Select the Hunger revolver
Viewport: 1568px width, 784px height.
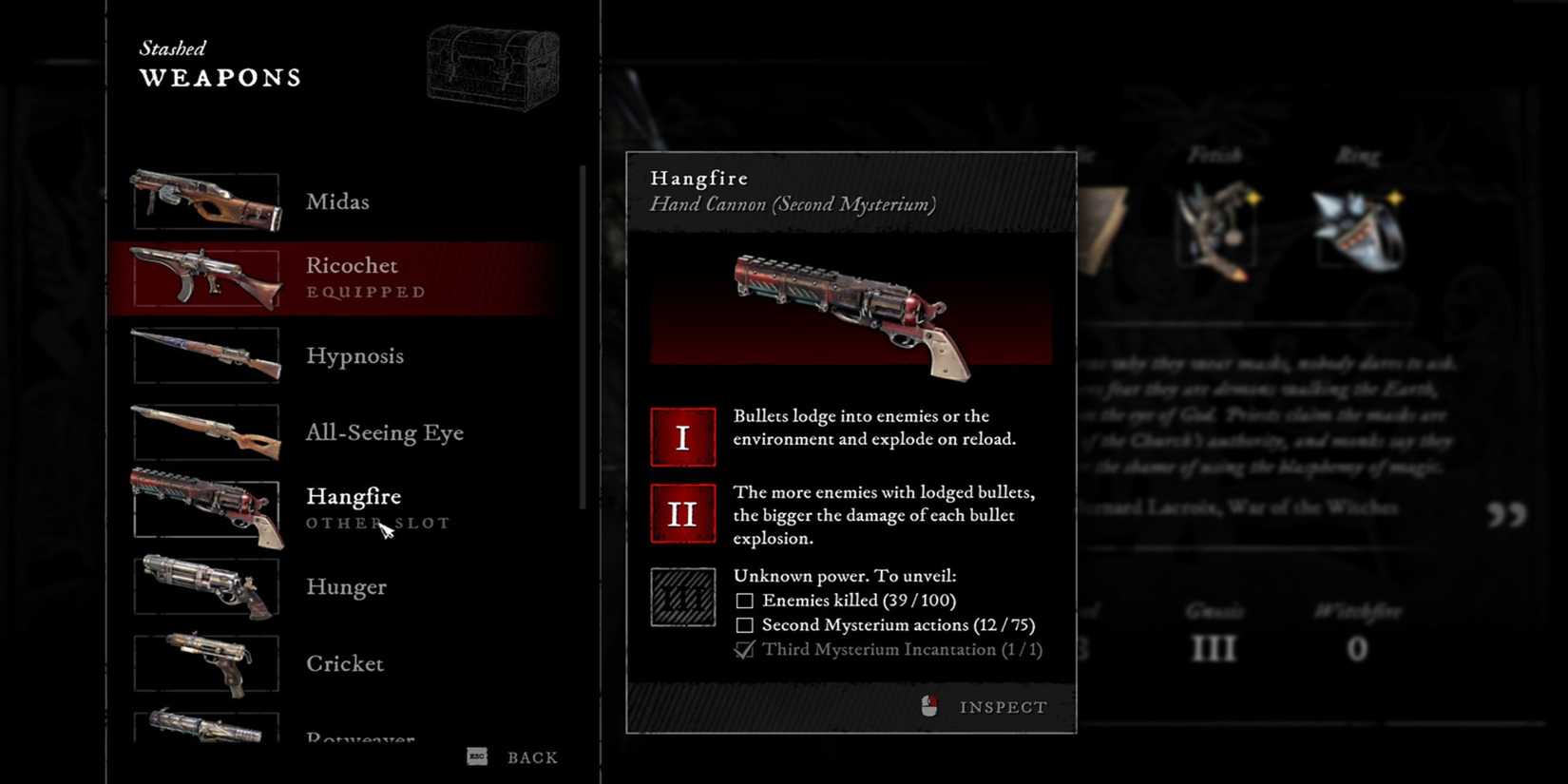pyautogui.click(x=346, y=586)
